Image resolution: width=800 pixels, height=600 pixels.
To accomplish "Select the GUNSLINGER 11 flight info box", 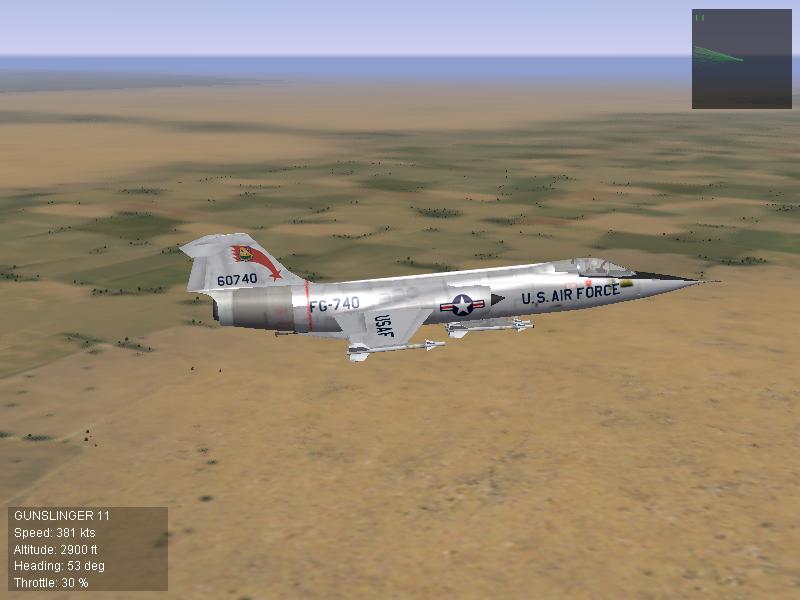I will click(x=88, y=548).
